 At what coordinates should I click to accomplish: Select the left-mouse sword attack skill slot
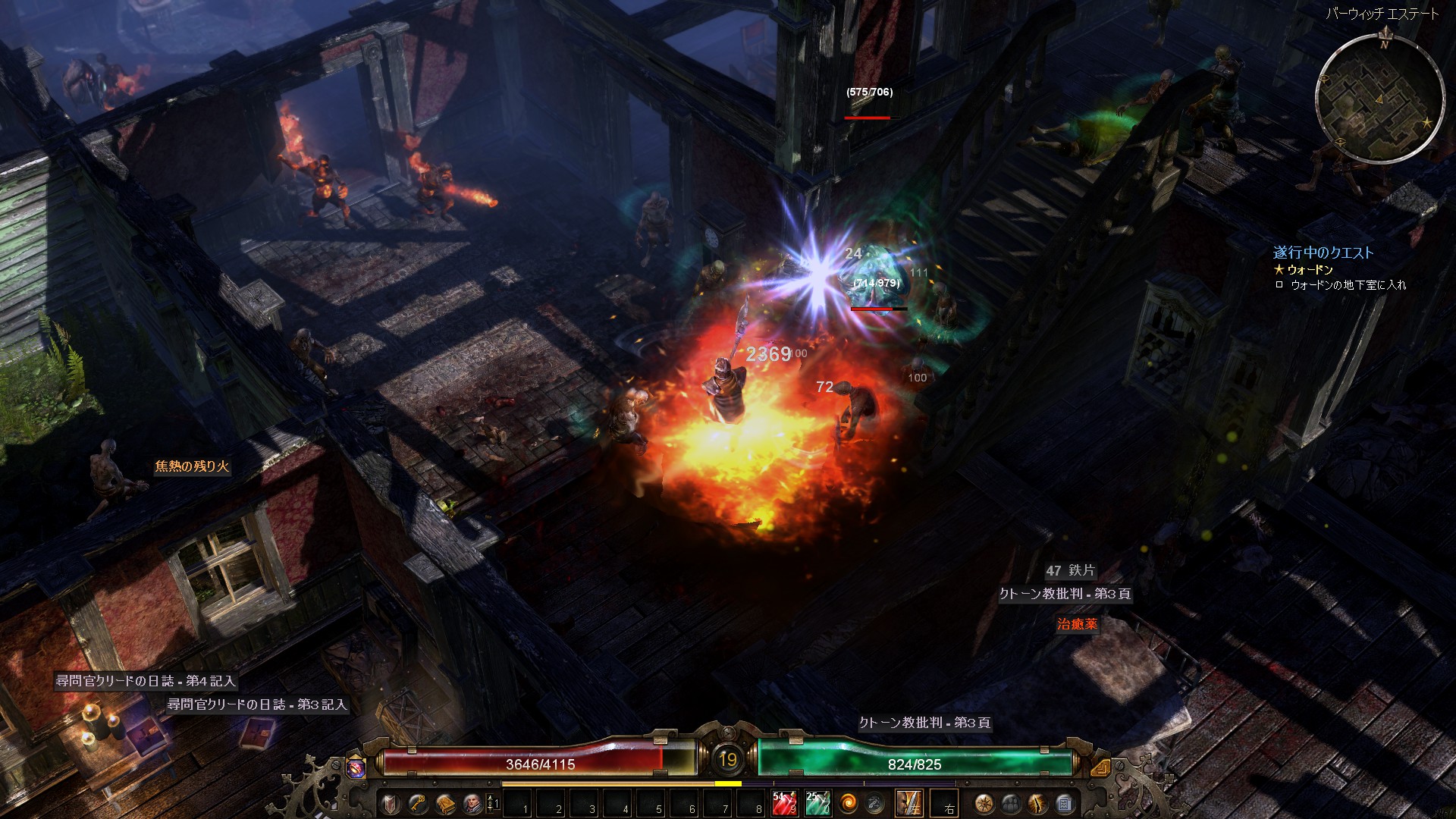[x=909, y=803]
